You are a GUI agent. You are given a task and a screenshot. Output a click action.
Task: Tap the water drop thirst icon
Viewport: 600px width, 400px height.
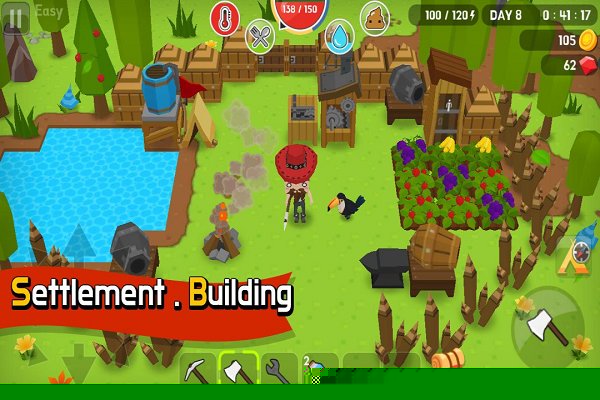tap(340, 37)
